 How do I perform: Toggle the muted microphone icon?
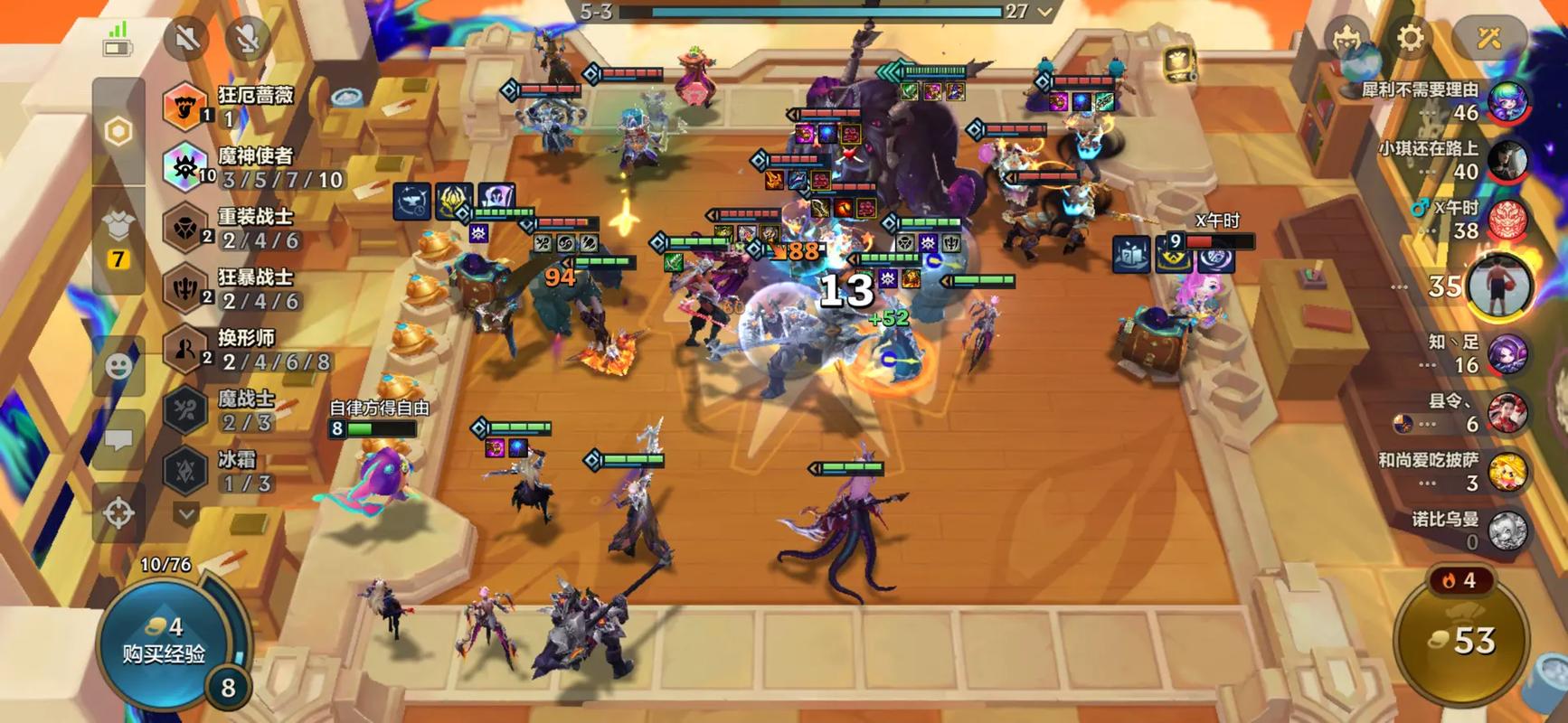pos(247,38)
